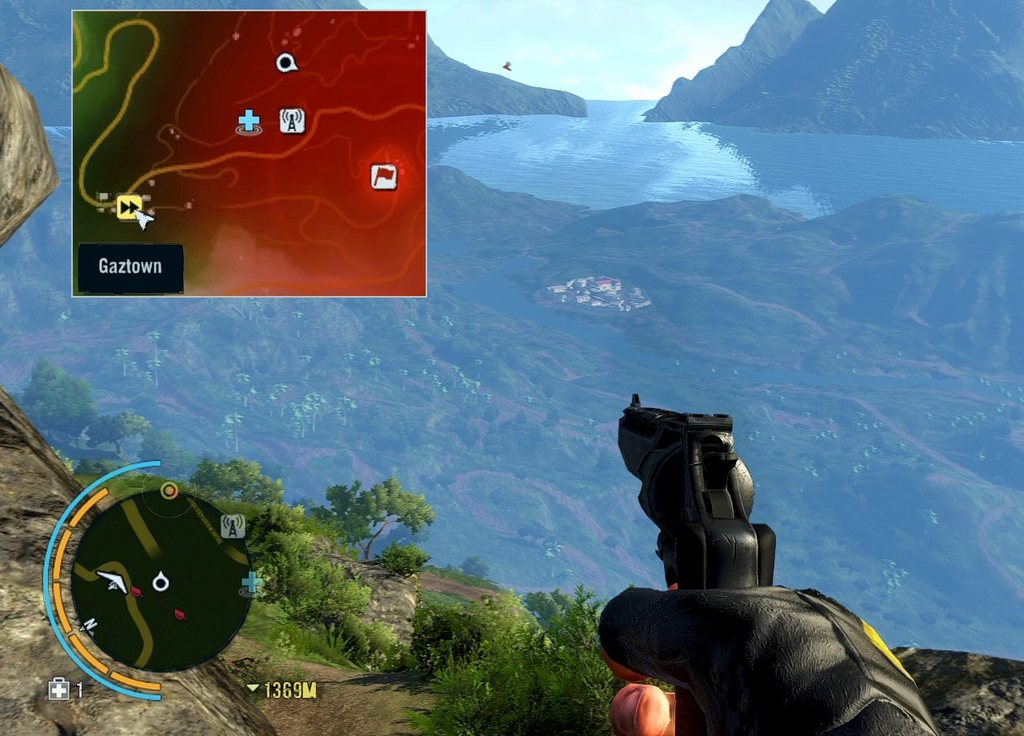Choose the blue cross marker on the large map
Viewport: 1024px width, 736px height.
point(248,122)
